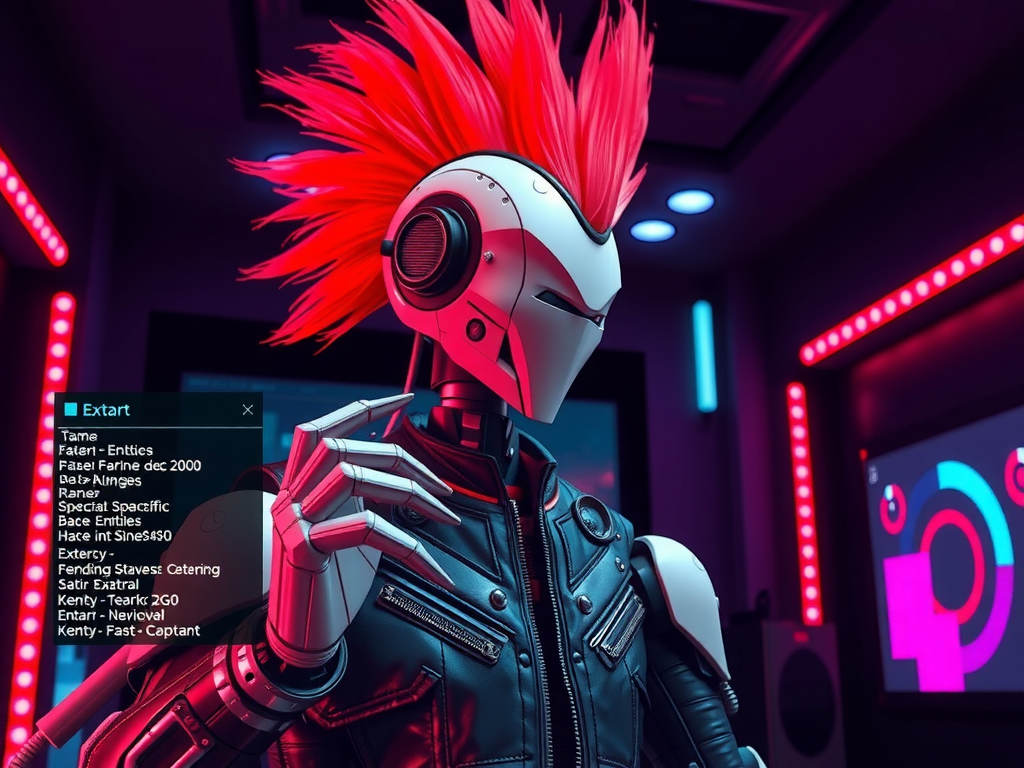Viewport: 1024px width, 768px height.
Task: Open the Kenty - Fast - Captant entry
Action: (129, 630)
